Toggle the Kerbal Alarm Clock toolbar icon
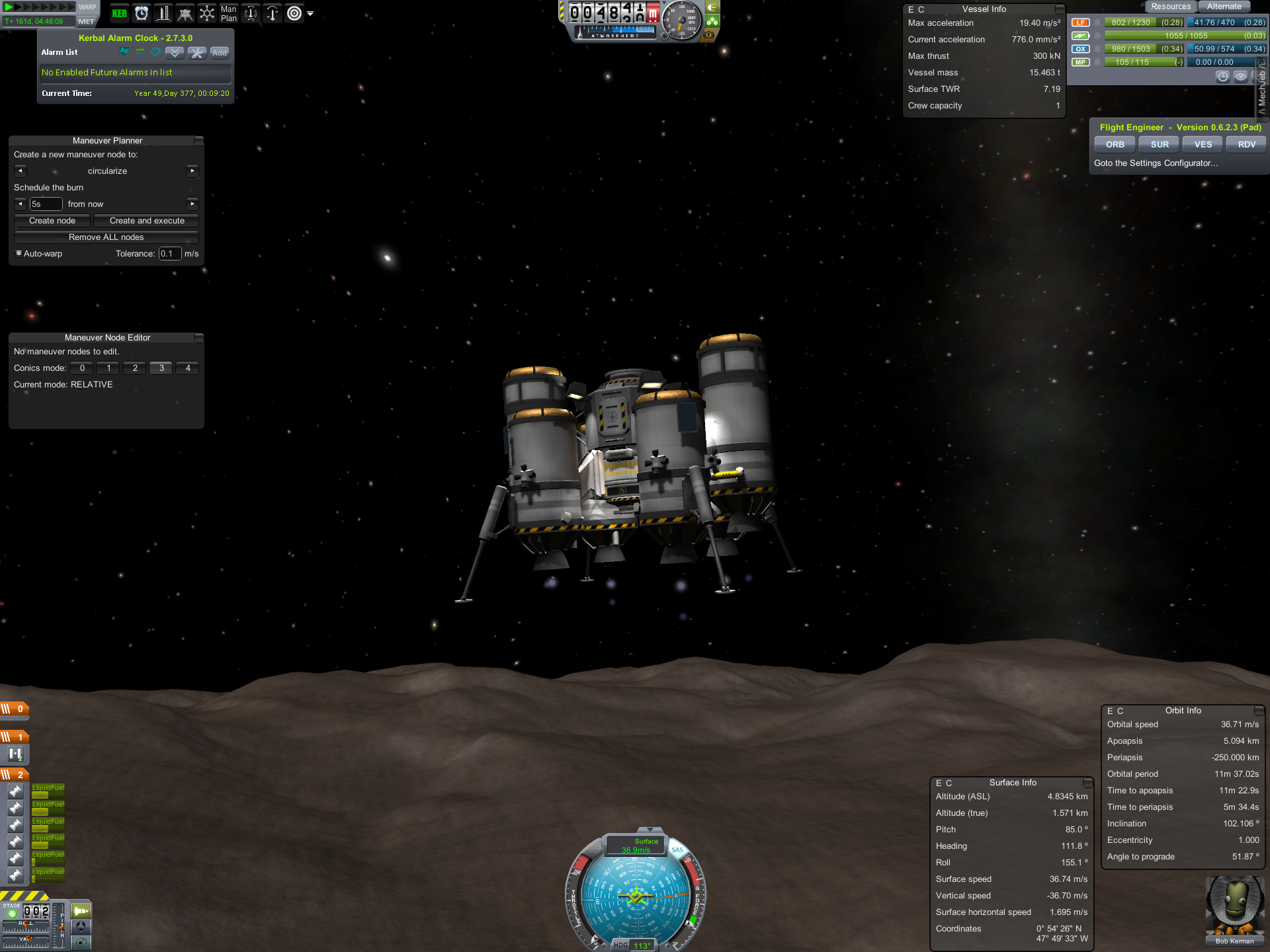This screenshot has height=952, width=1270. (142, 13)
